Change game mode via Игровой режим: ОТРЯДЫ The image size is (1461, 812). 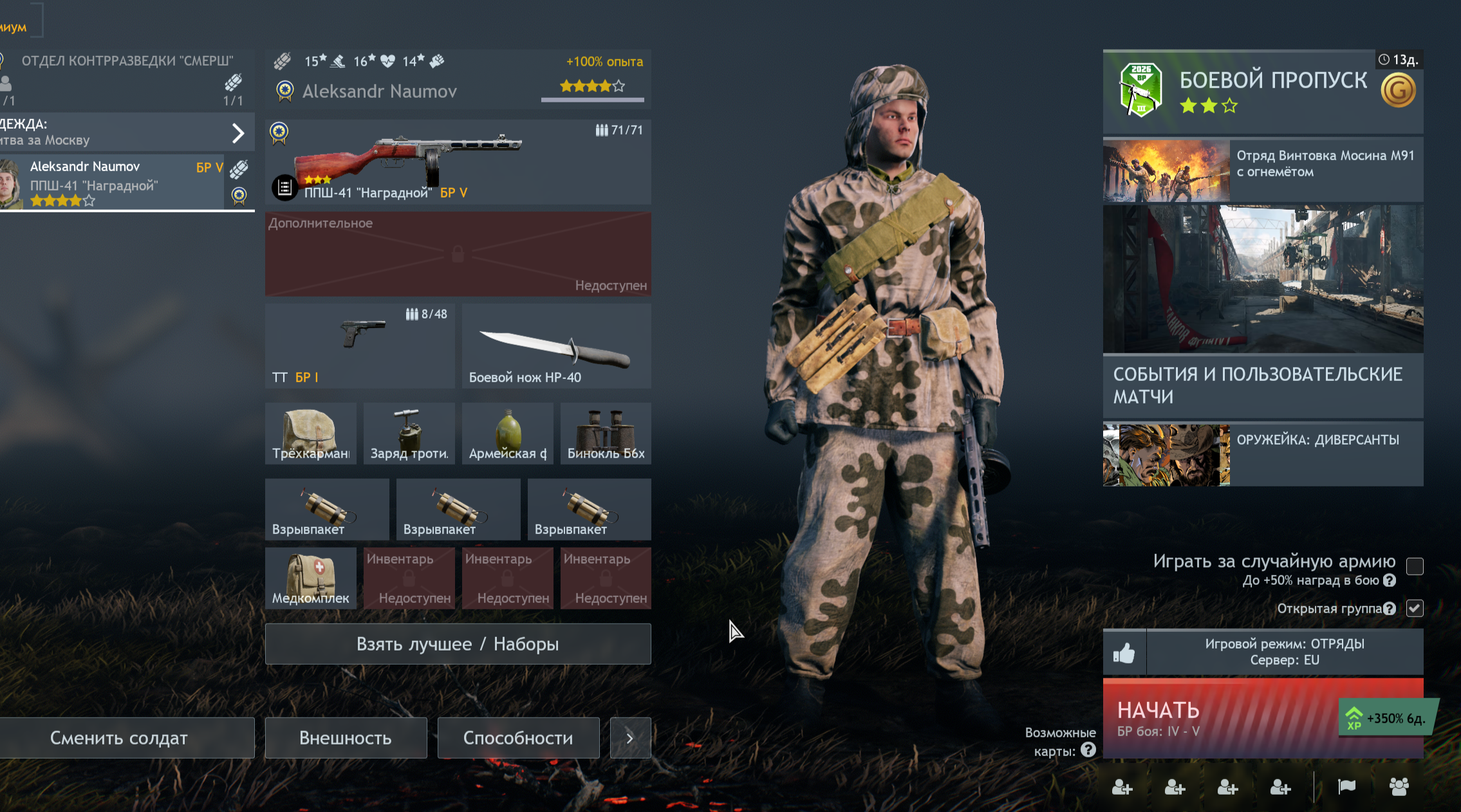[1285, 652]
